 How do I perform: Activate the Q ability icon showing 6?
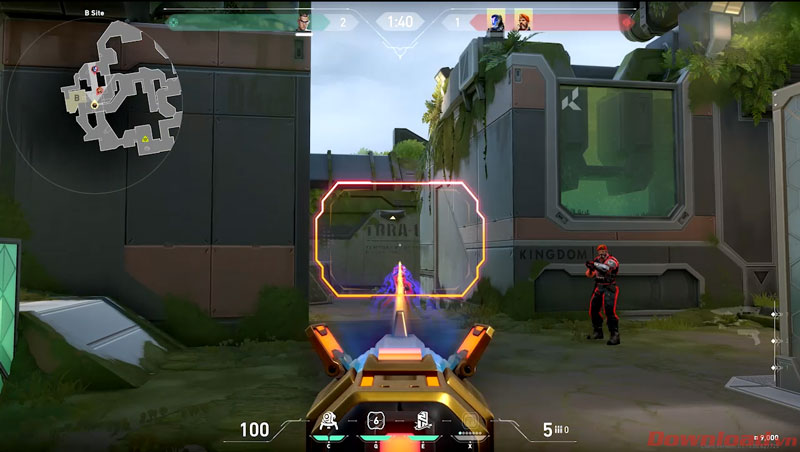pos(375,422)
